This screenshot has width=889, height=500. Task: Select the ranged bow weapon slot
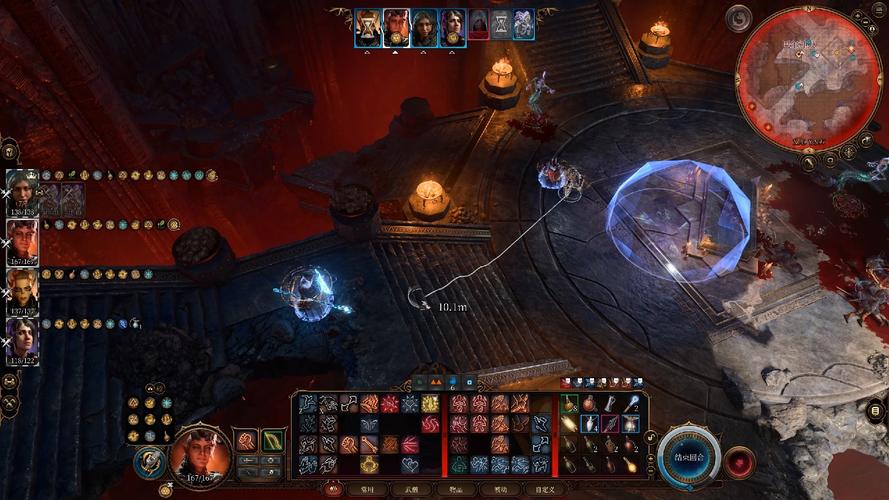coord(272,440)
